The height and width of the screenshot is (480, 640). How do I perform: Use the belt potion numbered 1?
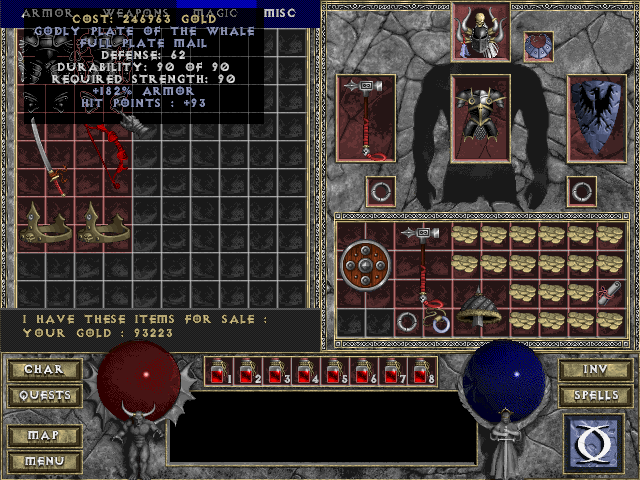pos(218,372)
